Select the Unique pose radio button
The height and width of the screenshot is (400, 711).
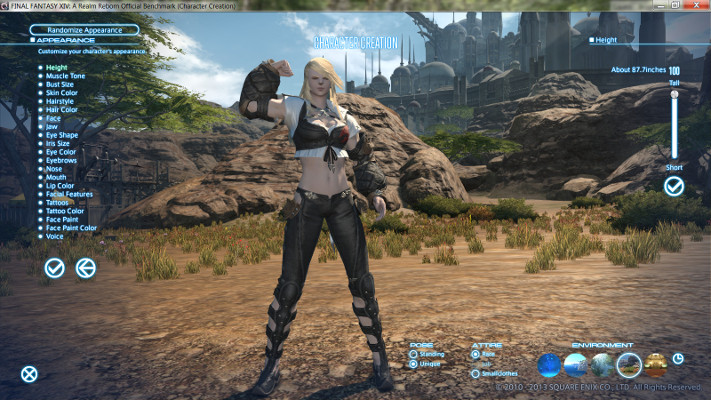[414, 364]
